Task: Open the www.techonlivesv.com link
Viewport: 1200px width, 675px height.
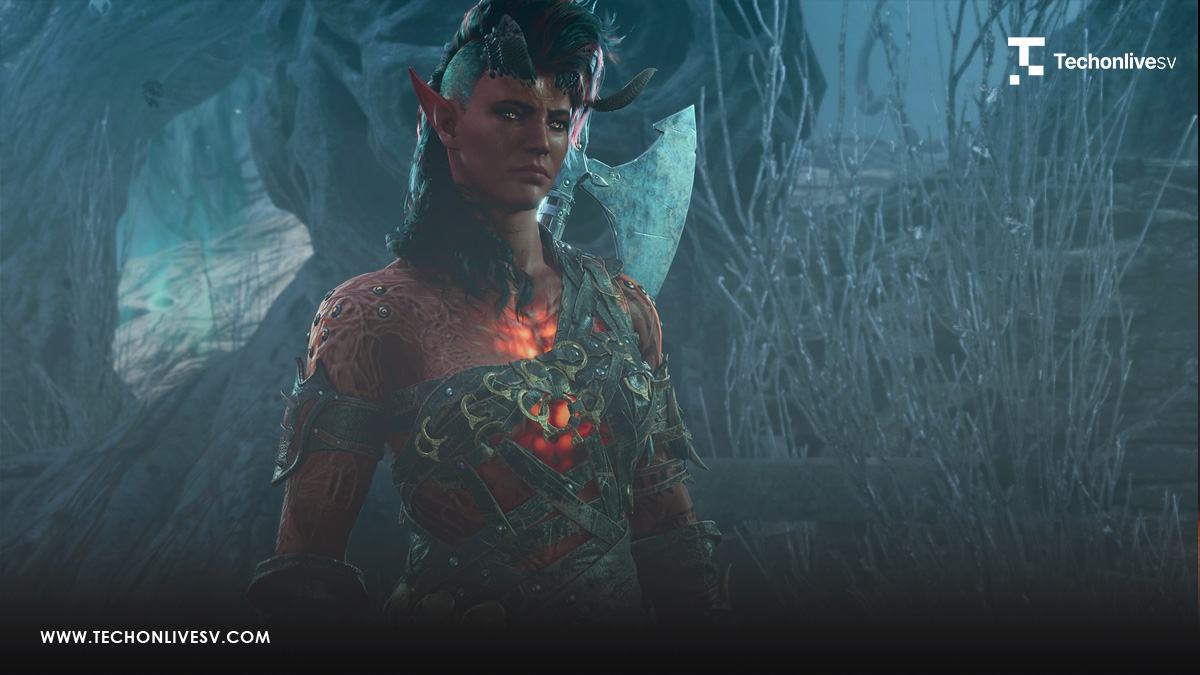Action: tap(155, 637)
